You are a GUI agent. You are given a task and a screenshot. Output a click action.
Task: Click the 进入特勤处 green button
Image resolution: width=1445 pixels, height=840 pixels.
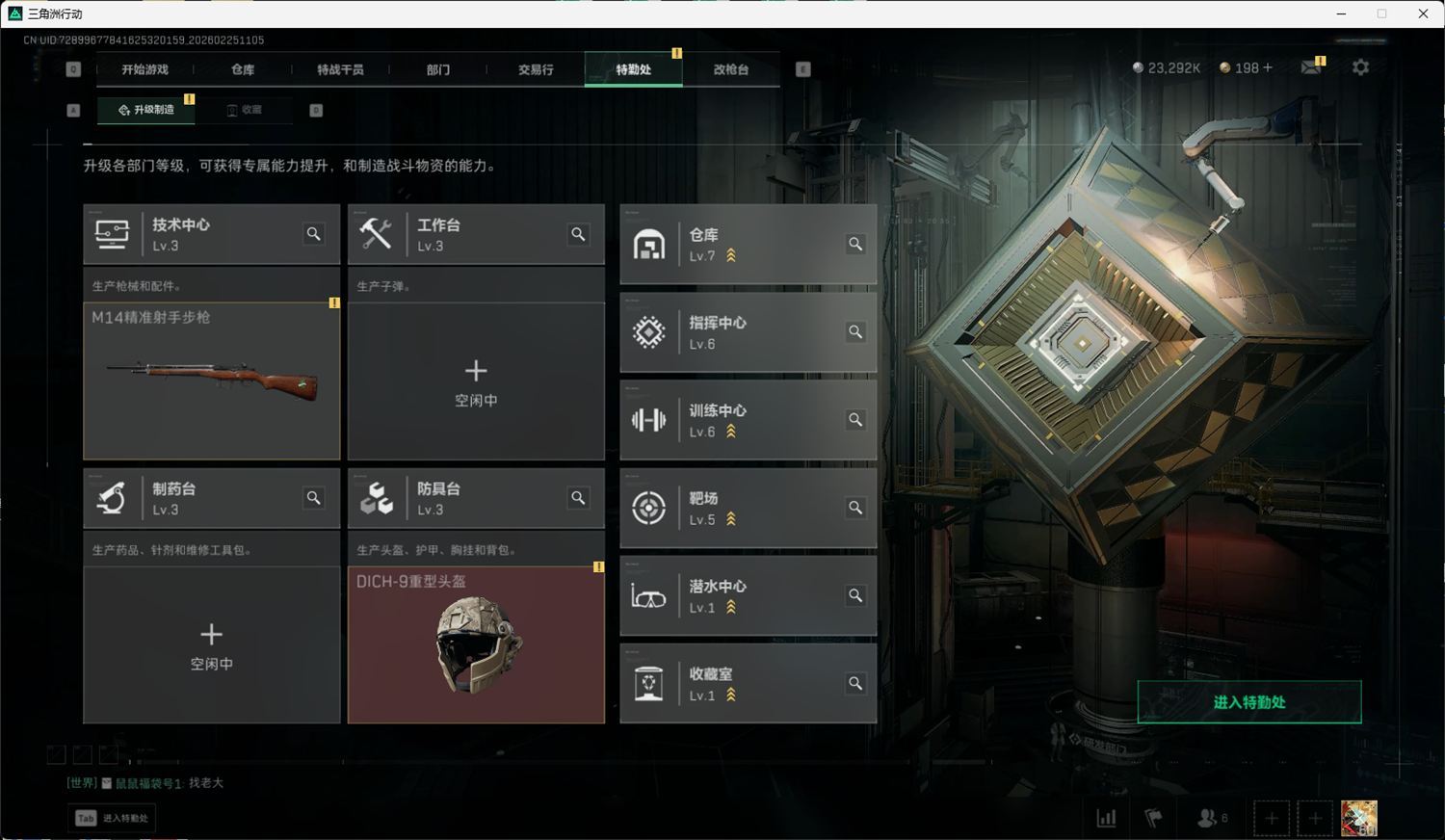[1248, 702]
